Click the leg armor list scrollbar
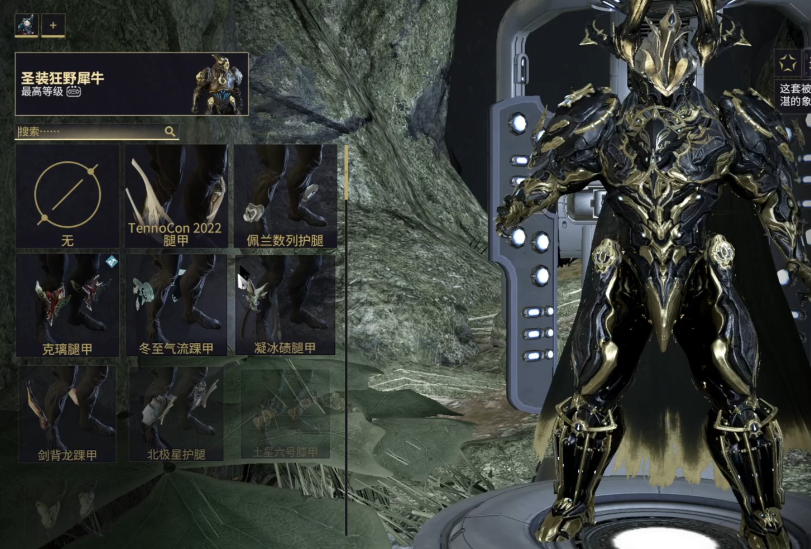The width and height of the screenshot is (811, 549). pos(346,176)
